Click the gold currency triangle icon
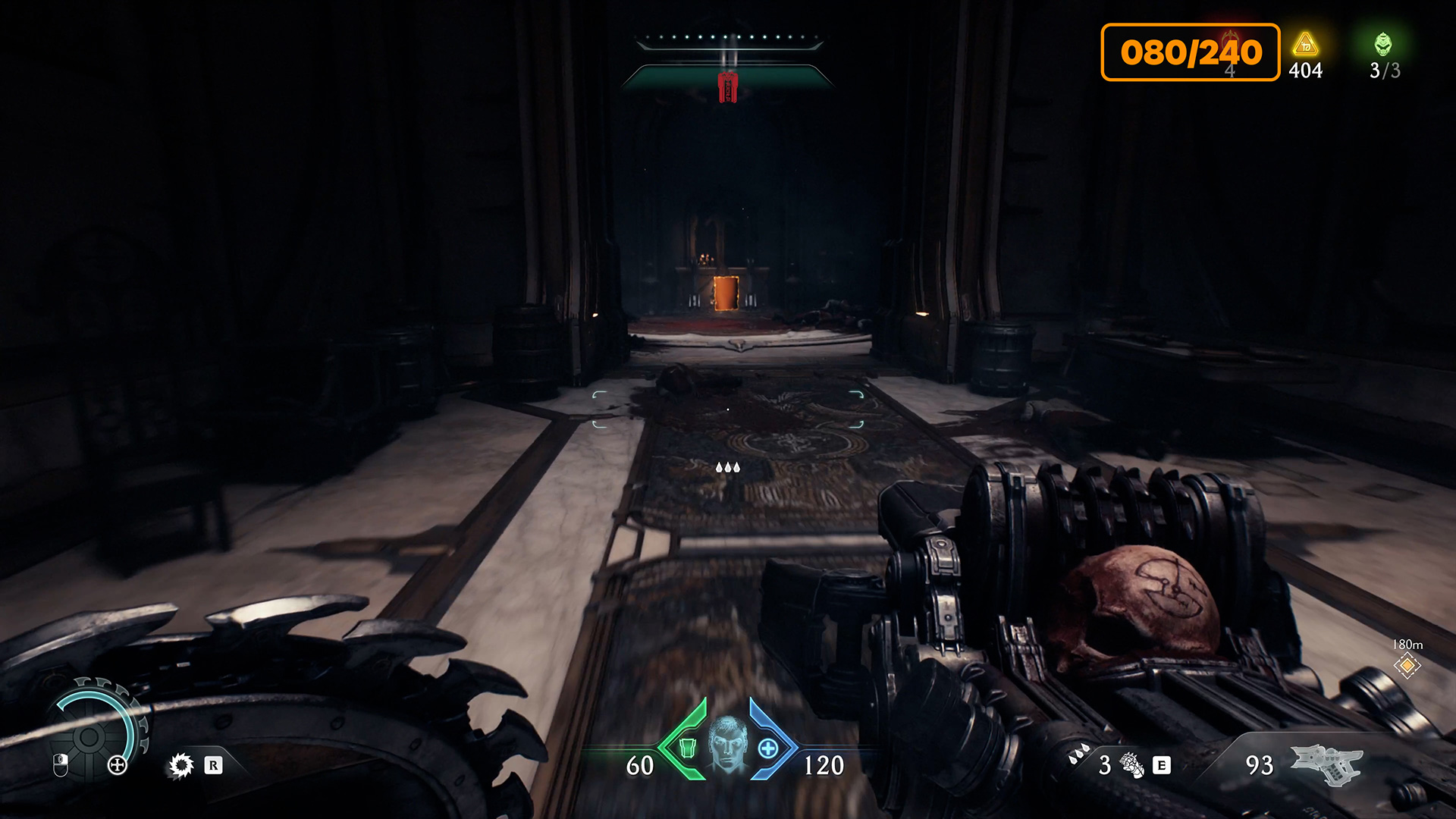 click(1305, 45)
